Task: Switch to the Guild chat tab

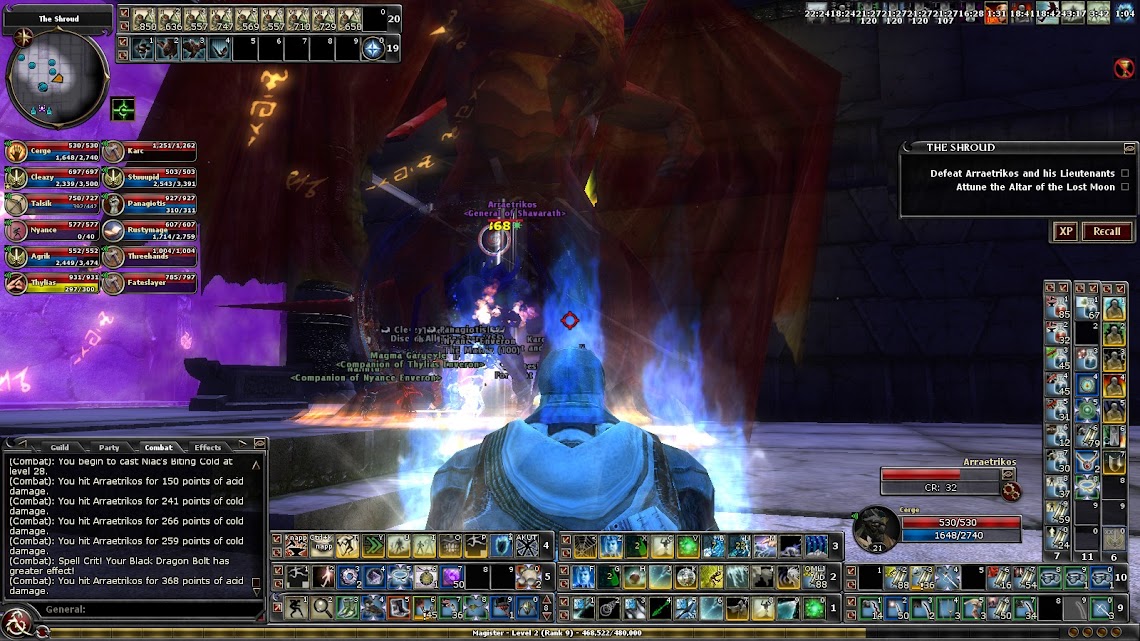Action: pyautogui.click(x=60, y=447)
